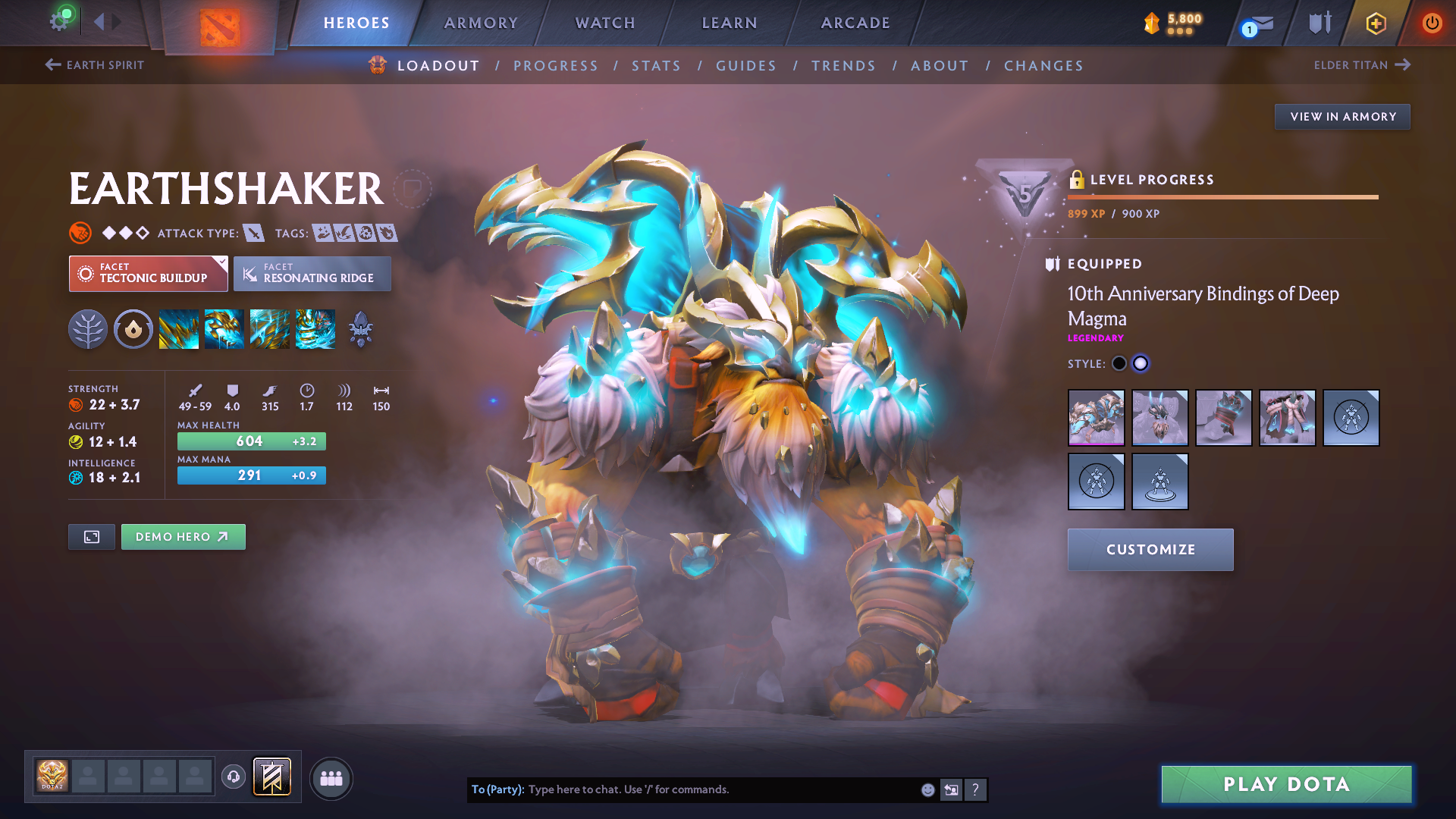Click the expand fullscreen model view button
1456x819 pixels.
(x=92, y=537)
